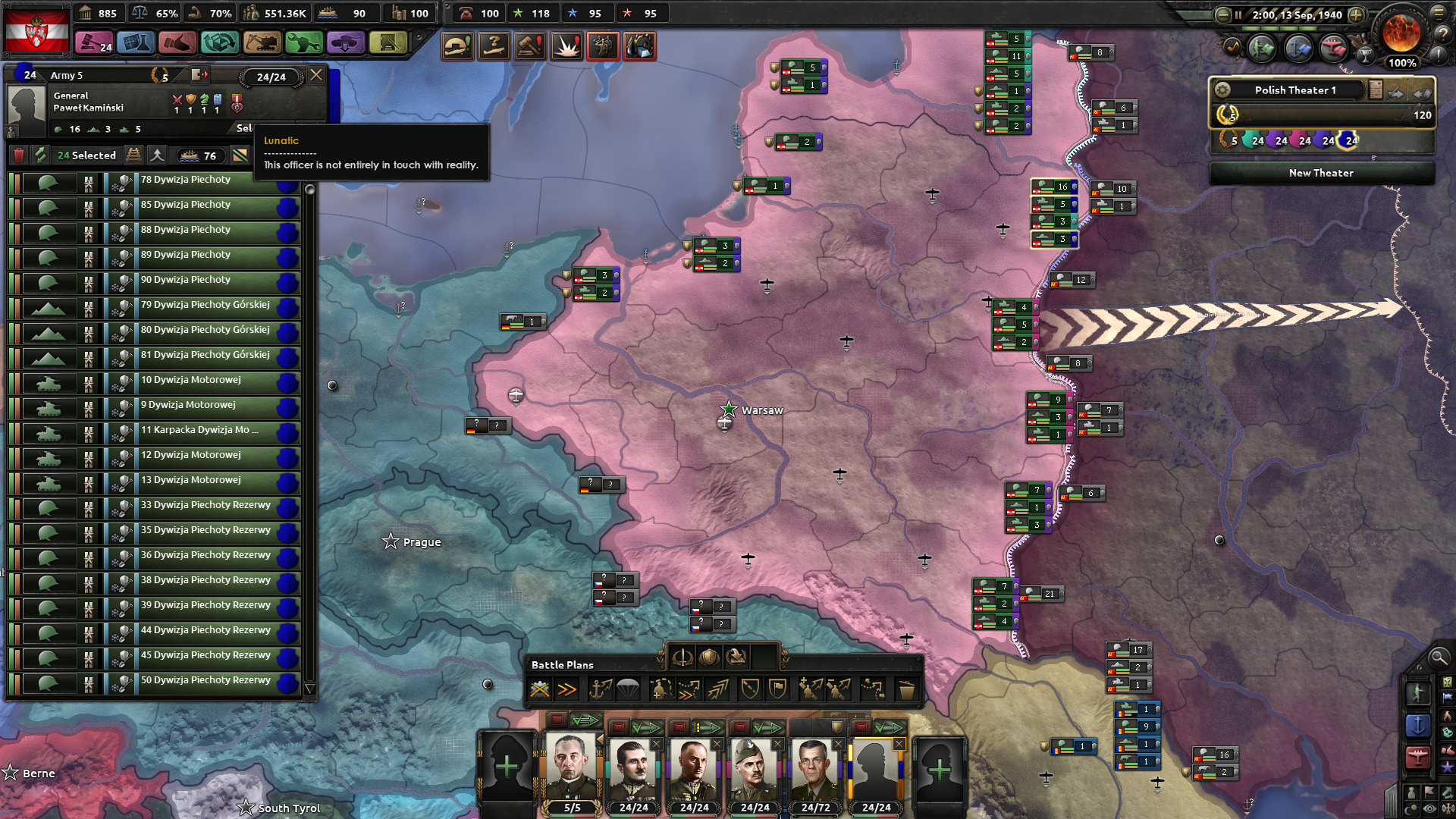The height and width of the screenshot is (819, 1456).
Task: Delete Army 5 with the trash icon
Action: click(20, 155)
